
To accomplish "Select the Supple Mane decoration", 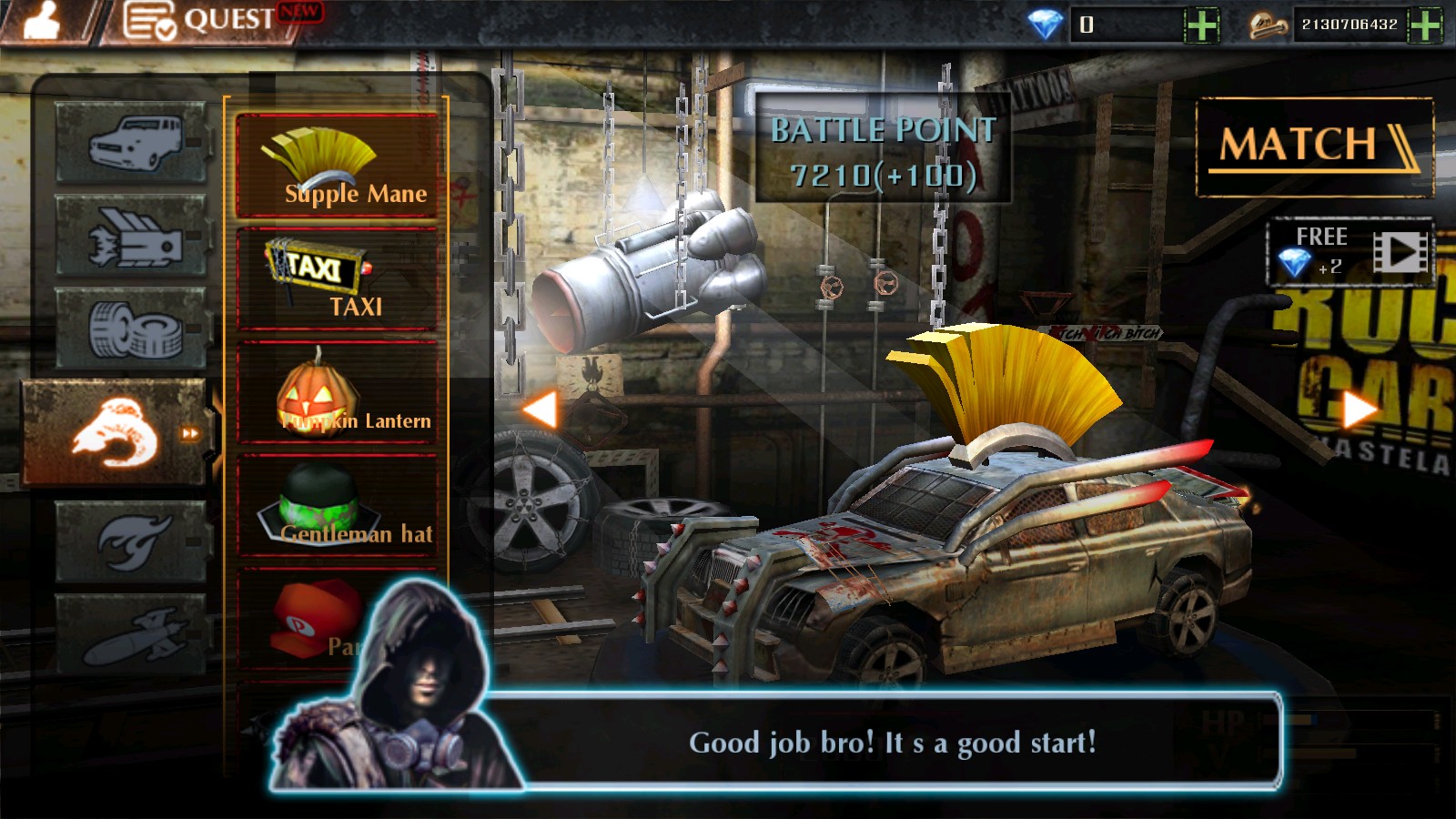I will tap(337, 167).
